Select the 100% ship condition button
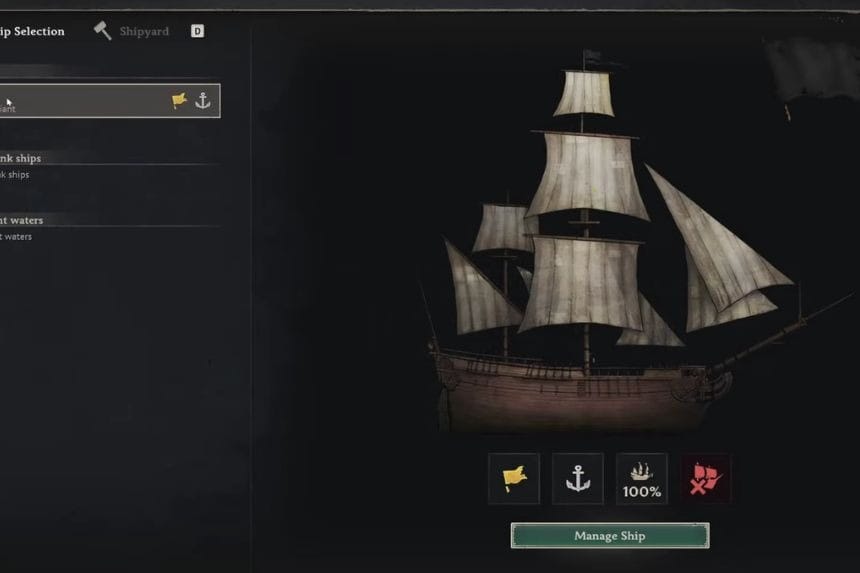Viewport: 860px width, 573px height. click(642, 479)
